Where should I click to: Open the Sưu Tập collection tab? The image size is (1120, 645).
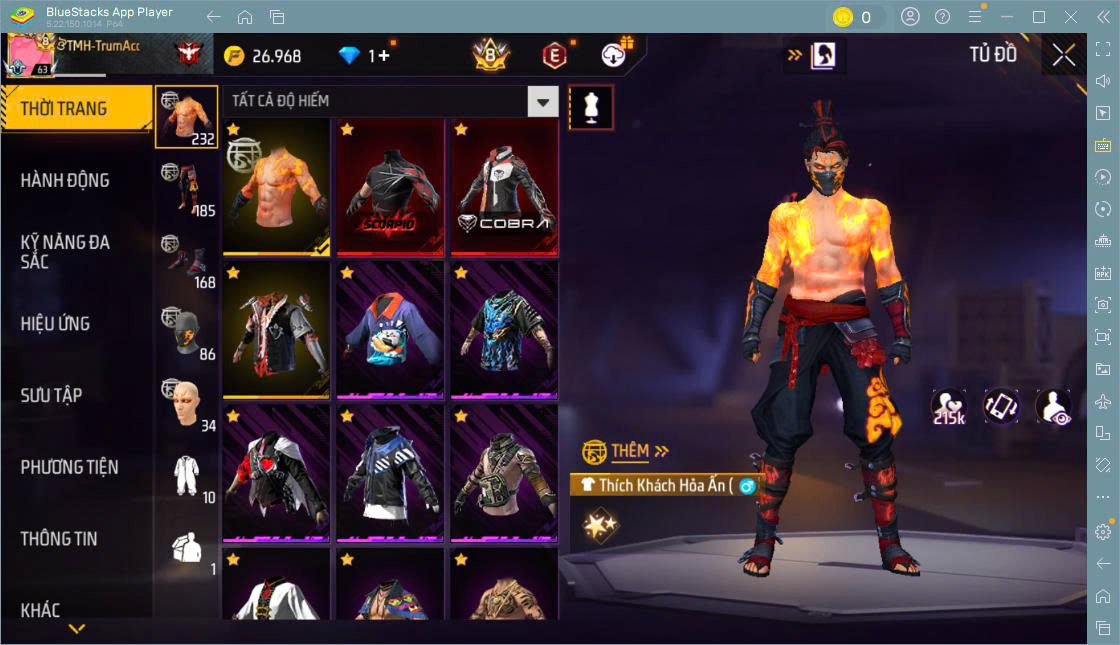(x=51, y=395)
